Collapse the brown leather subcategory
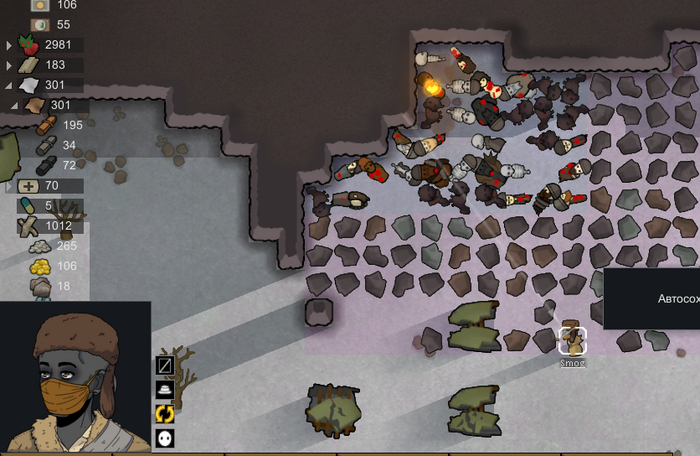 pos(15,105)
